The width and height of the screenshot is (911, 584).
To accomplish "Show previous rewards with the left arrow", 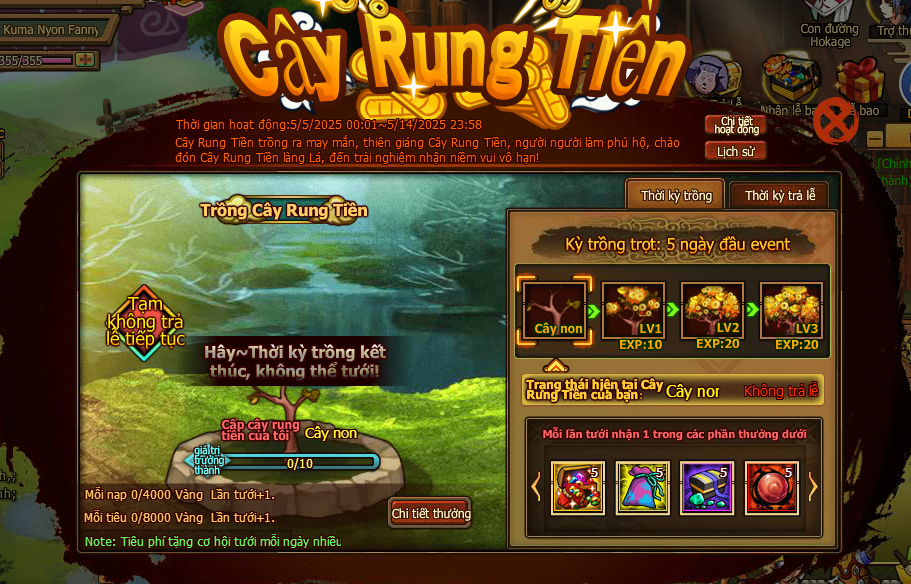I will (x=536, y=487).
